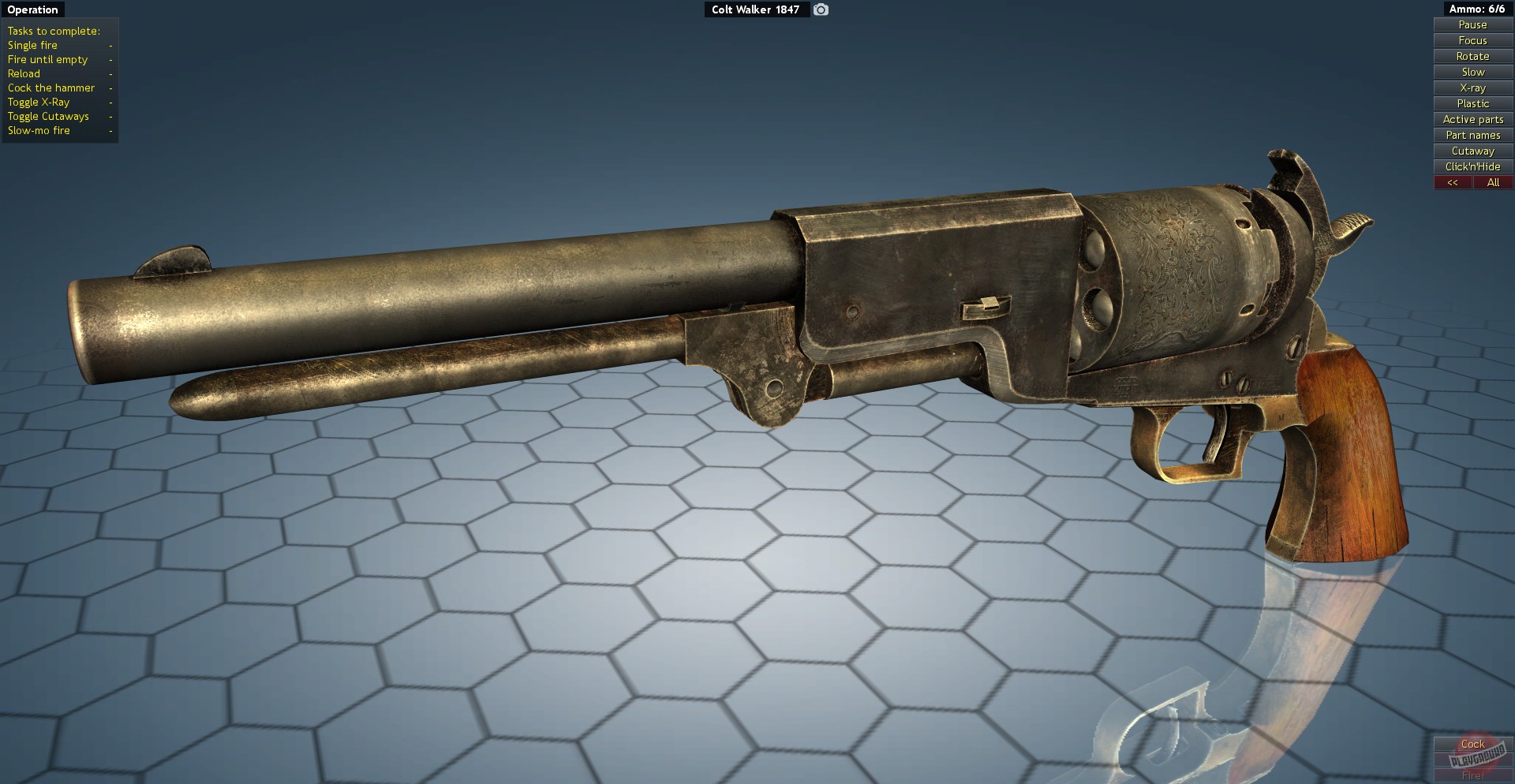The width and height of the screenshot is (1515, 784).
Task: Click the camera screenshot icon beside the gun name
Action: pos(819,9)
